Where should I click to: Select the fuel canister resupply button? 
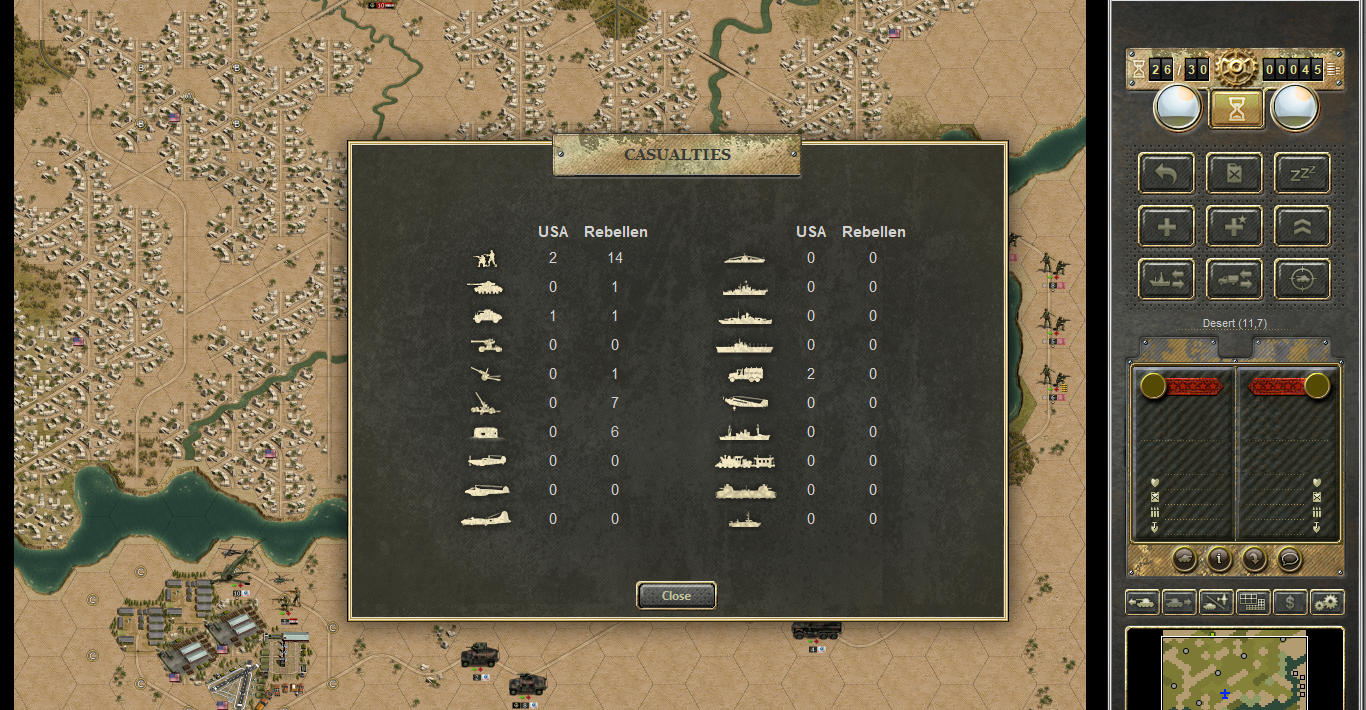click(x=1234, y=173)
